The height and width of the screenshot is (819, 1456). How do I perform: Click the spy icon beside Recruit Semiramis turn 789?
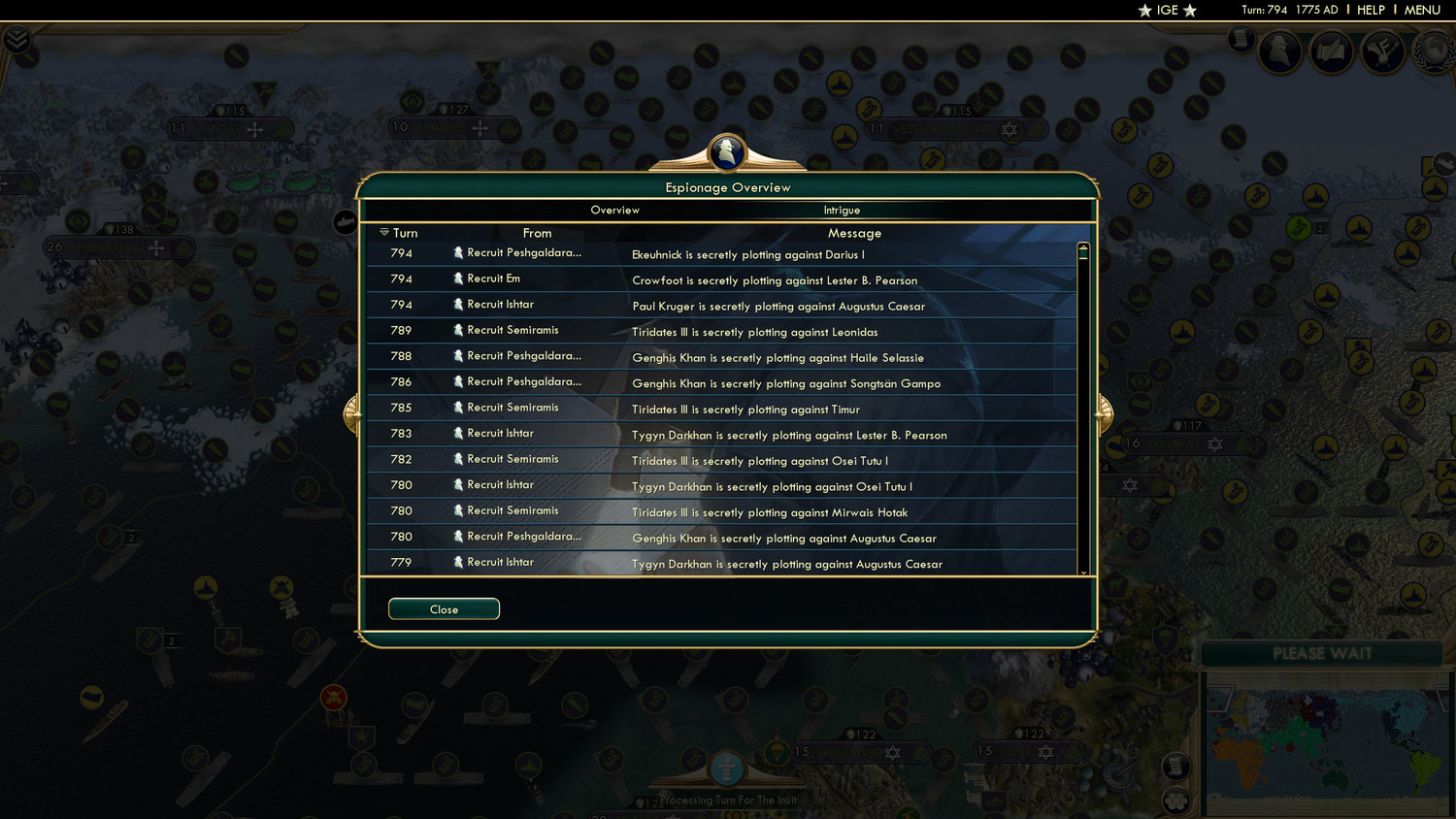click(x=457, y=330)
